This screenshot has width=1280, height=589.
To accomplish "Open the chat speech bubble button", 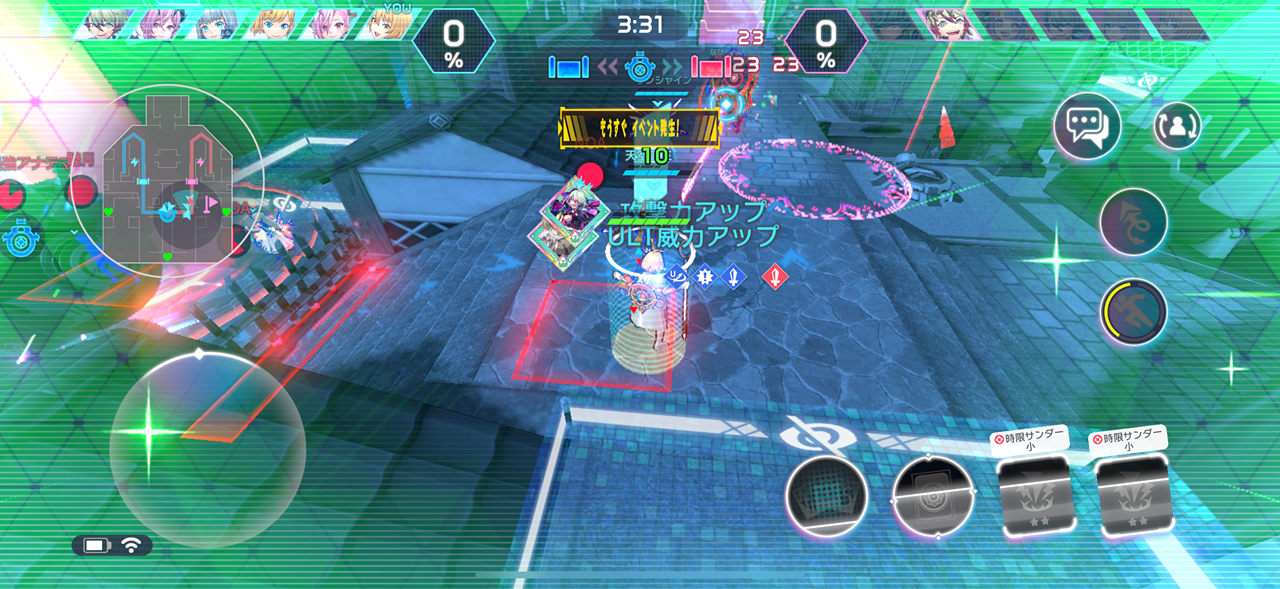I will coord(1087,127).
